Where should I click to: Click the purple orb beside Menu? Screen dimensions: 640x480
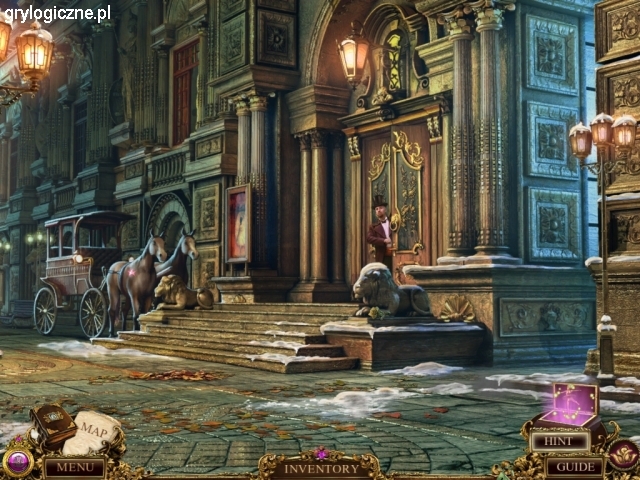17,462
